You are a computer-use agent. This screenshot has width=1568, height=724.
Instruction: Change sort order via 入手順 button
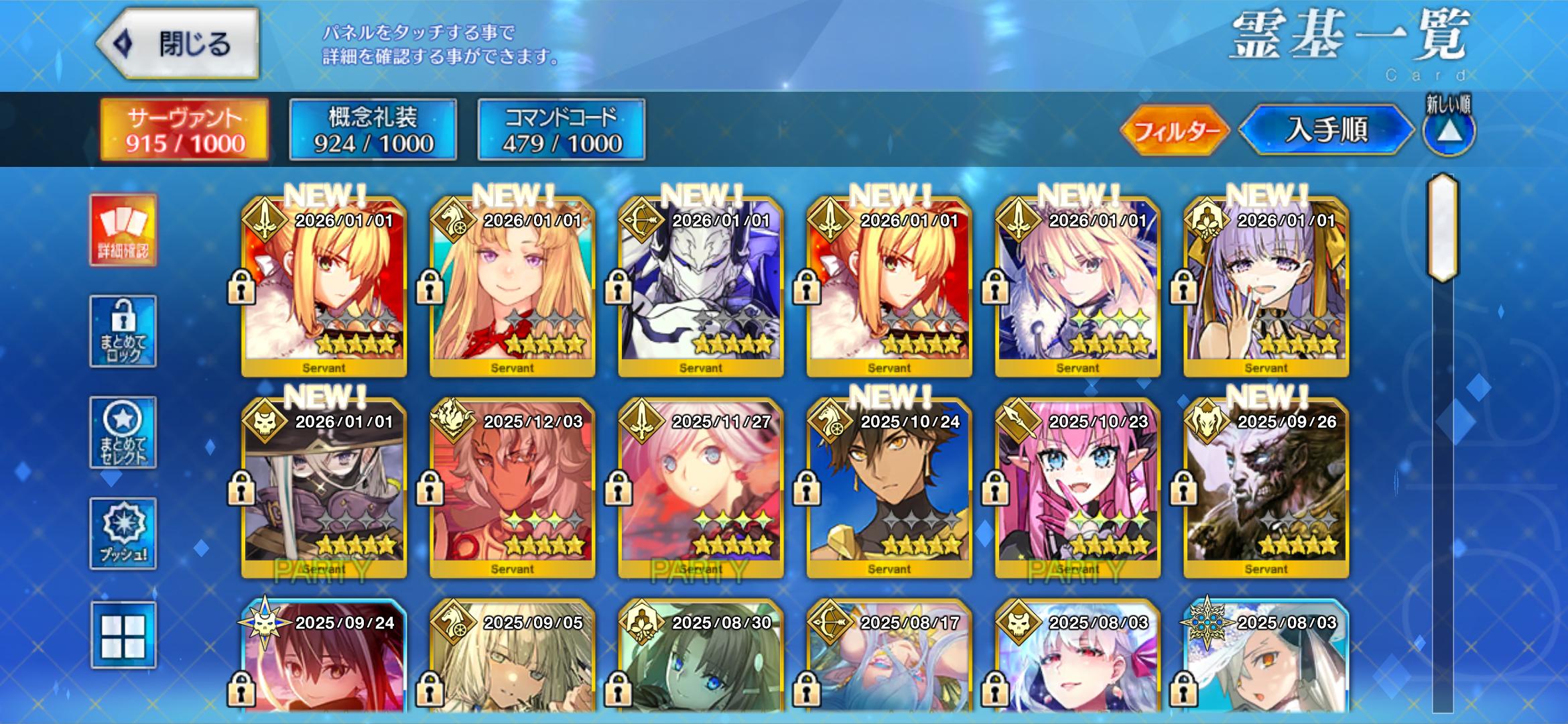pyautogui.click(x=1326, y=130)
